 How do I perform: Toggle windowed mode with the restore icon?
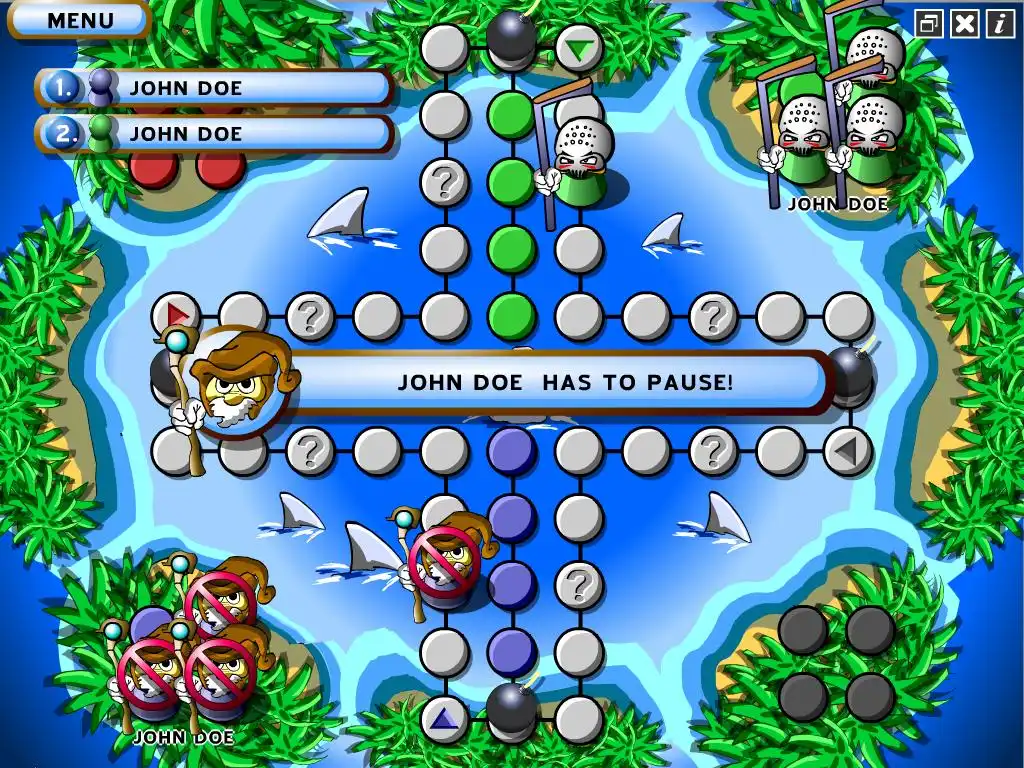929,24
